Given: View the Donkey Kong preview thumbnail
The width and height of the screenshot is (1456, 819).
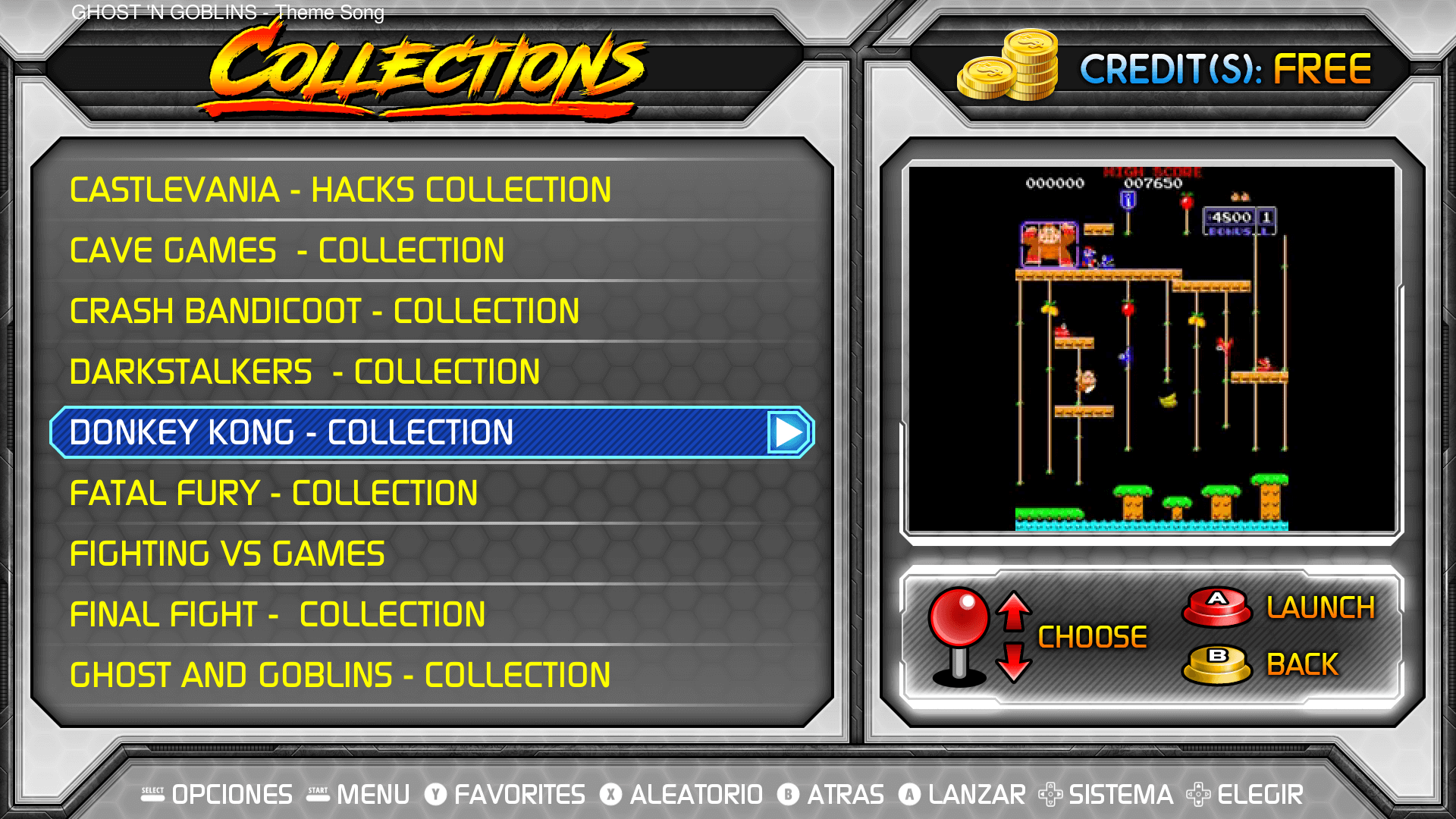Looking at the screenshot, I should pyautogui.click(x=1151, y=349).
